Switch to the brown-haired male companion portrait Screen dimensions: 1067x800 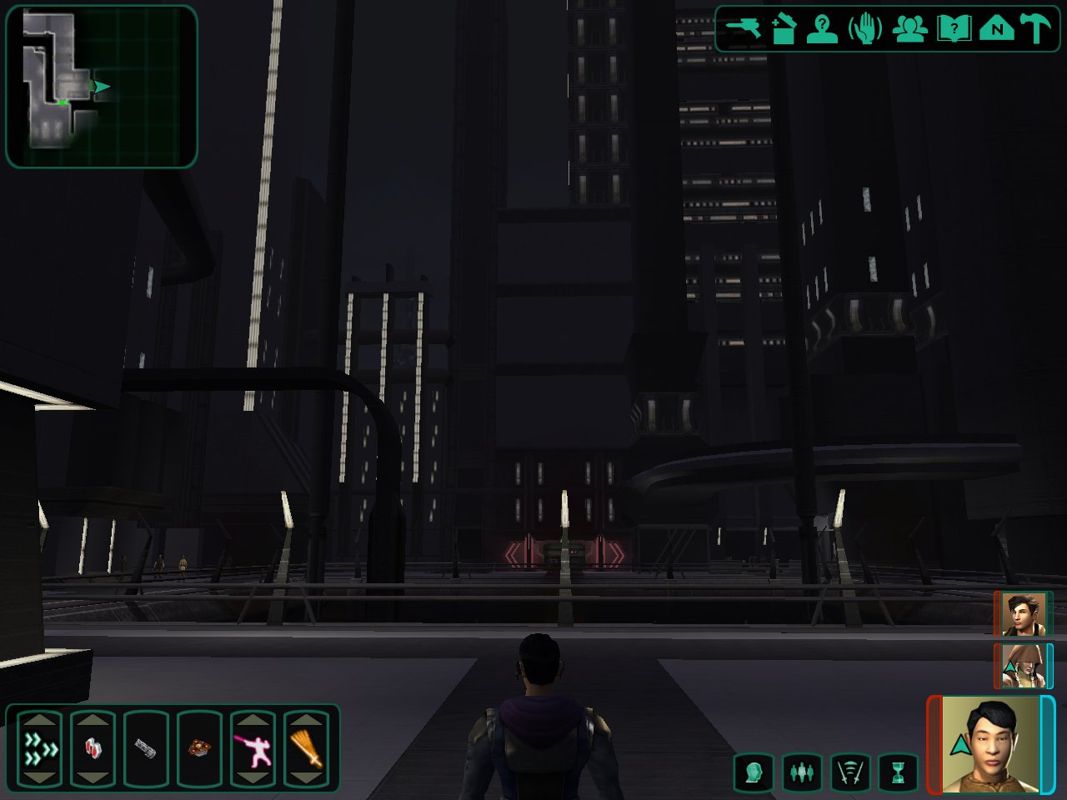[x=1023, y=613]
